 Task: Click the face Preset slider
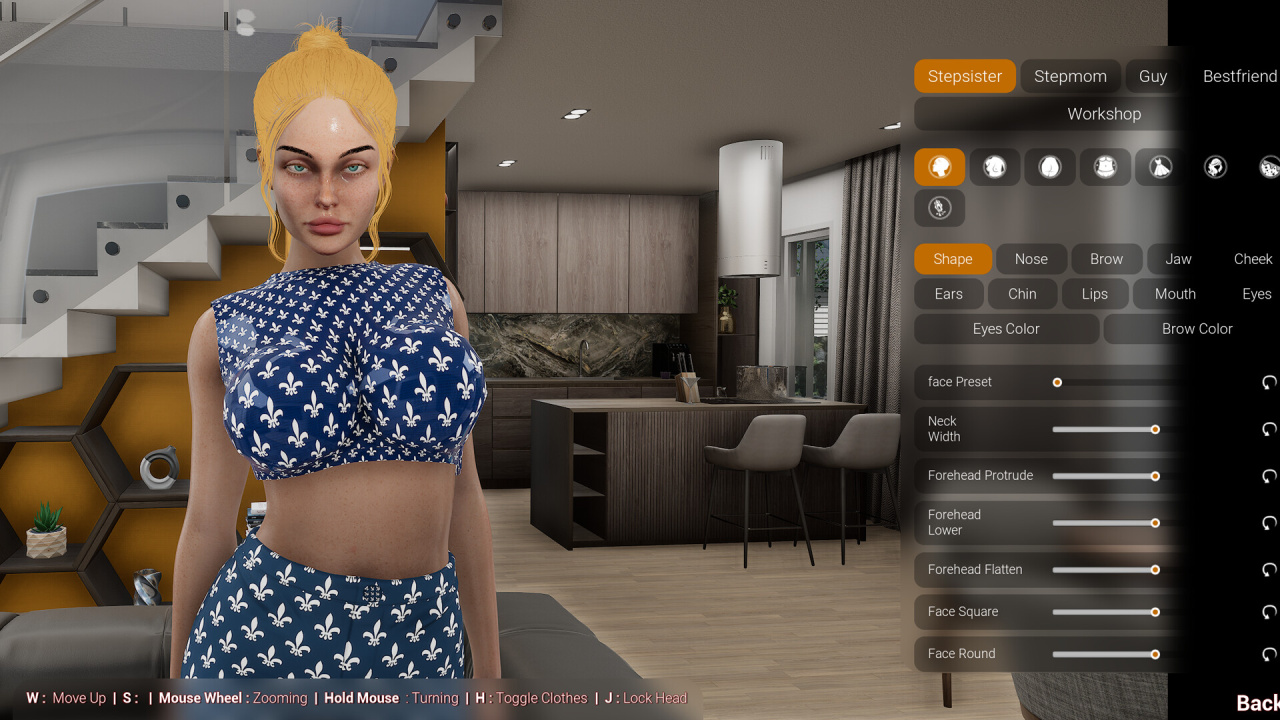coord(1057,382)
